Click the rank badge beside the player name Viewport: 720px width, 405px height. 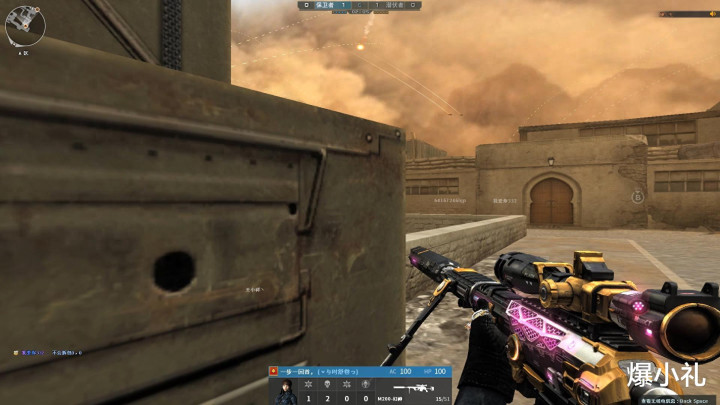[275, 371]
